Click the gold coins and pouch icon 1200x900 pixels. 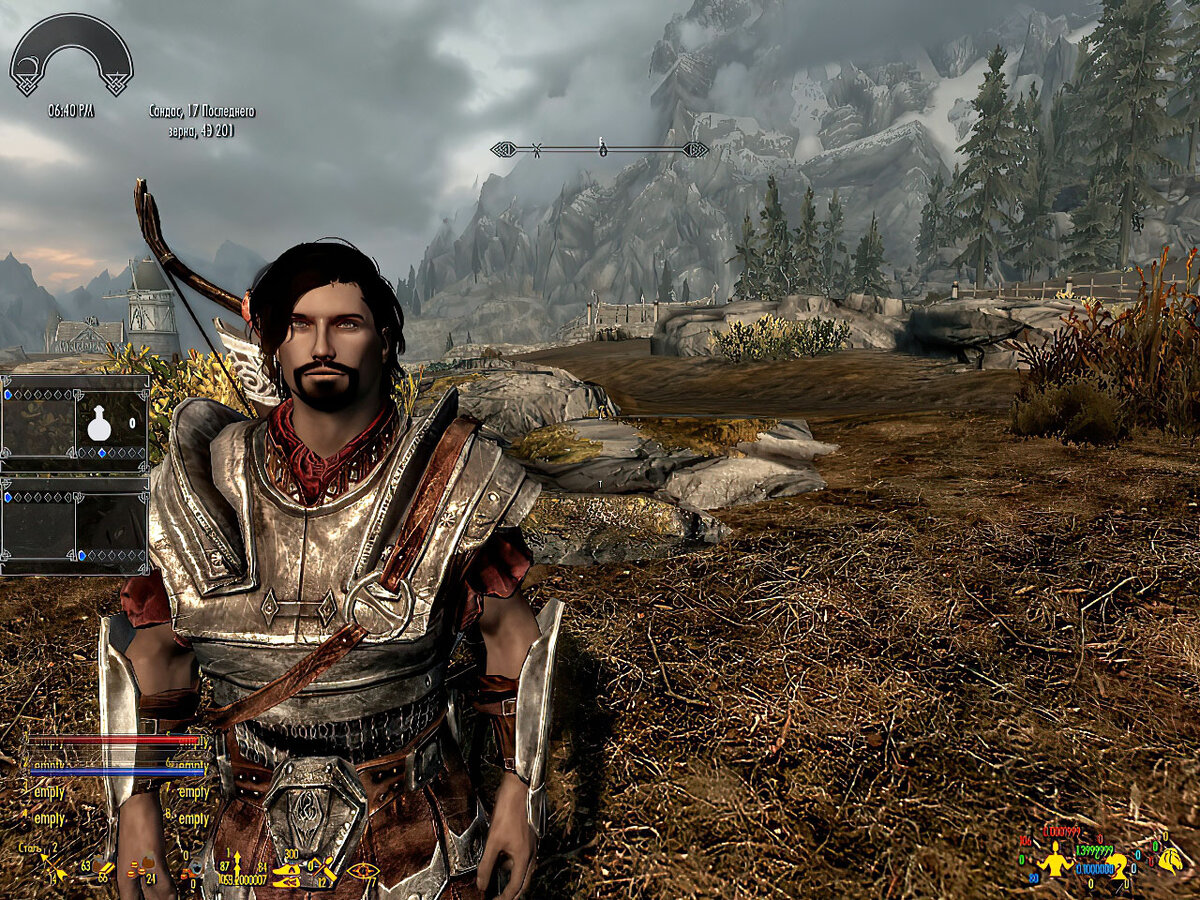(141, 867)
